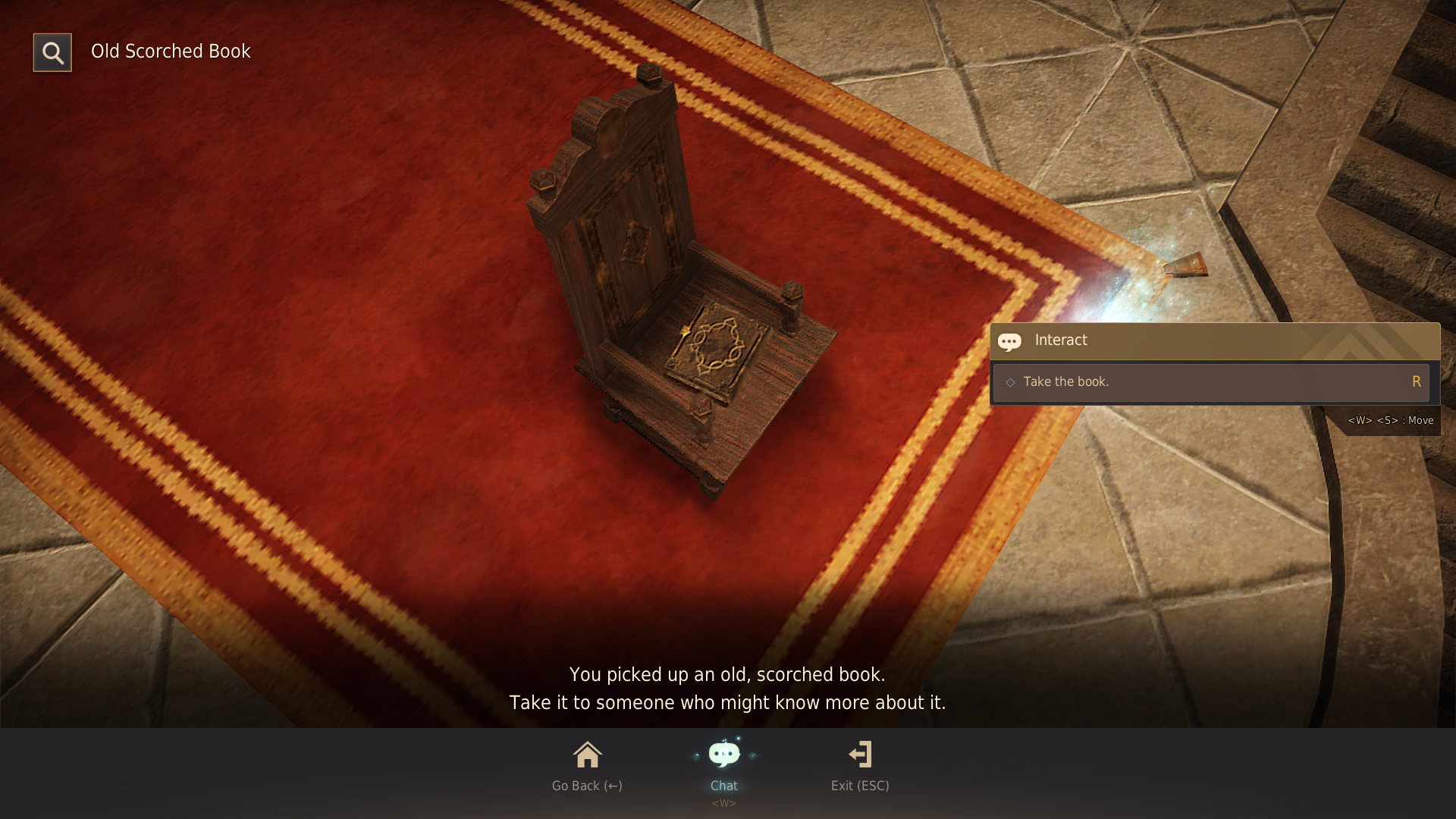Open the Chat speech bubble option
This screenshot has height=819, width=1456.
[x=723, y=764]
